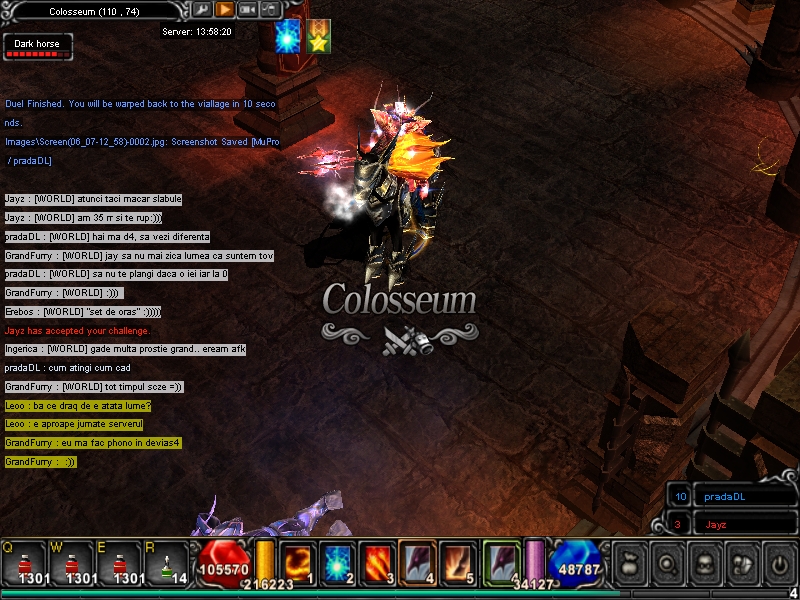Activate the red flame slash skill 3
This screenshot has width=800, height=600.
[x=378, y=561]
